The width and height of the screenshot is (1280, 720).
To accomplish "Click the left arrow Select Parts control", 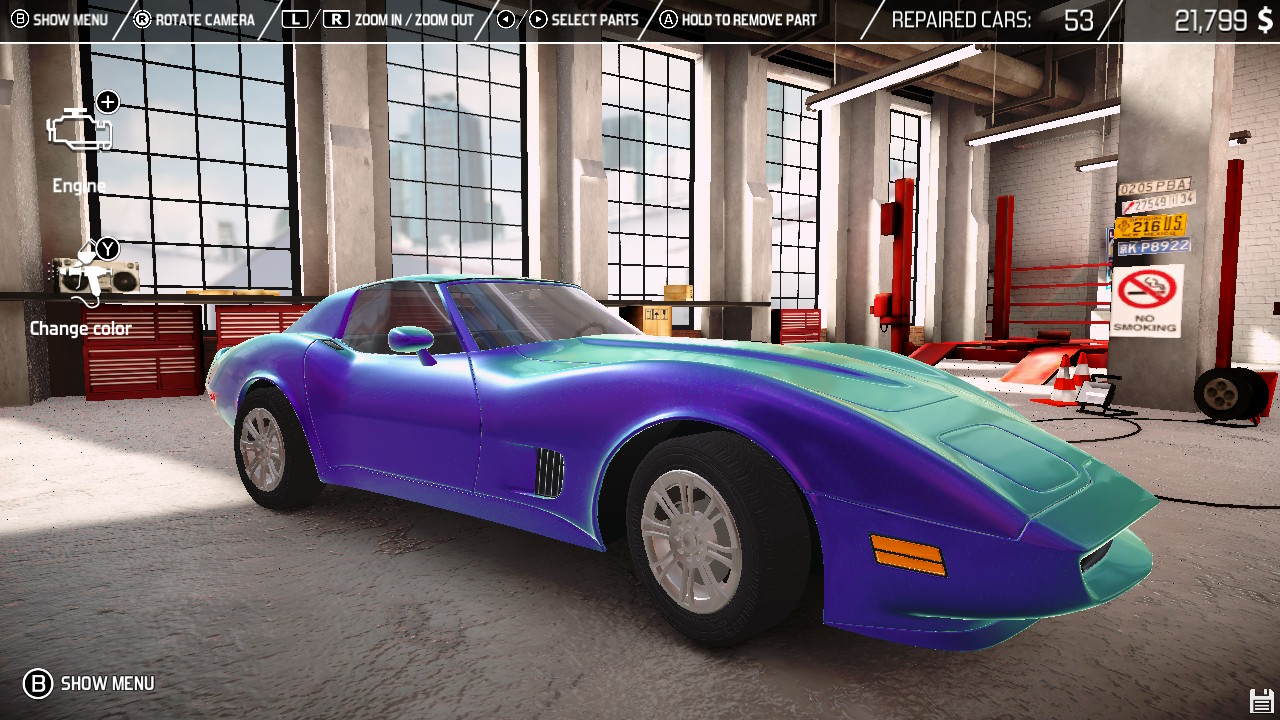I will [x=504, y=17].
